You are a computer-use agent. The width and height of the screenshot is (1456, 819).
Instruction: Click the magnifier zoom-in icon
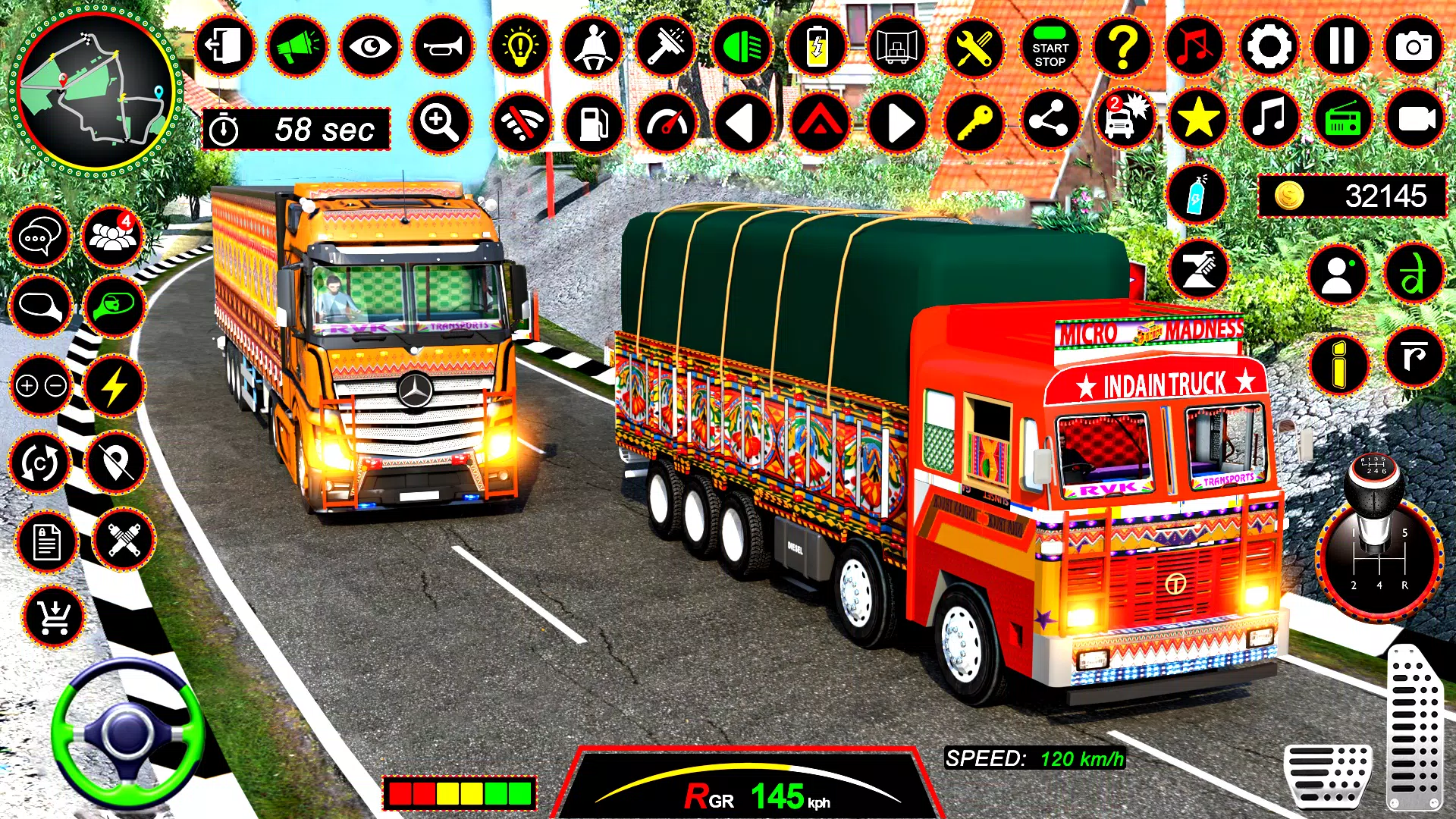point(441,121)
